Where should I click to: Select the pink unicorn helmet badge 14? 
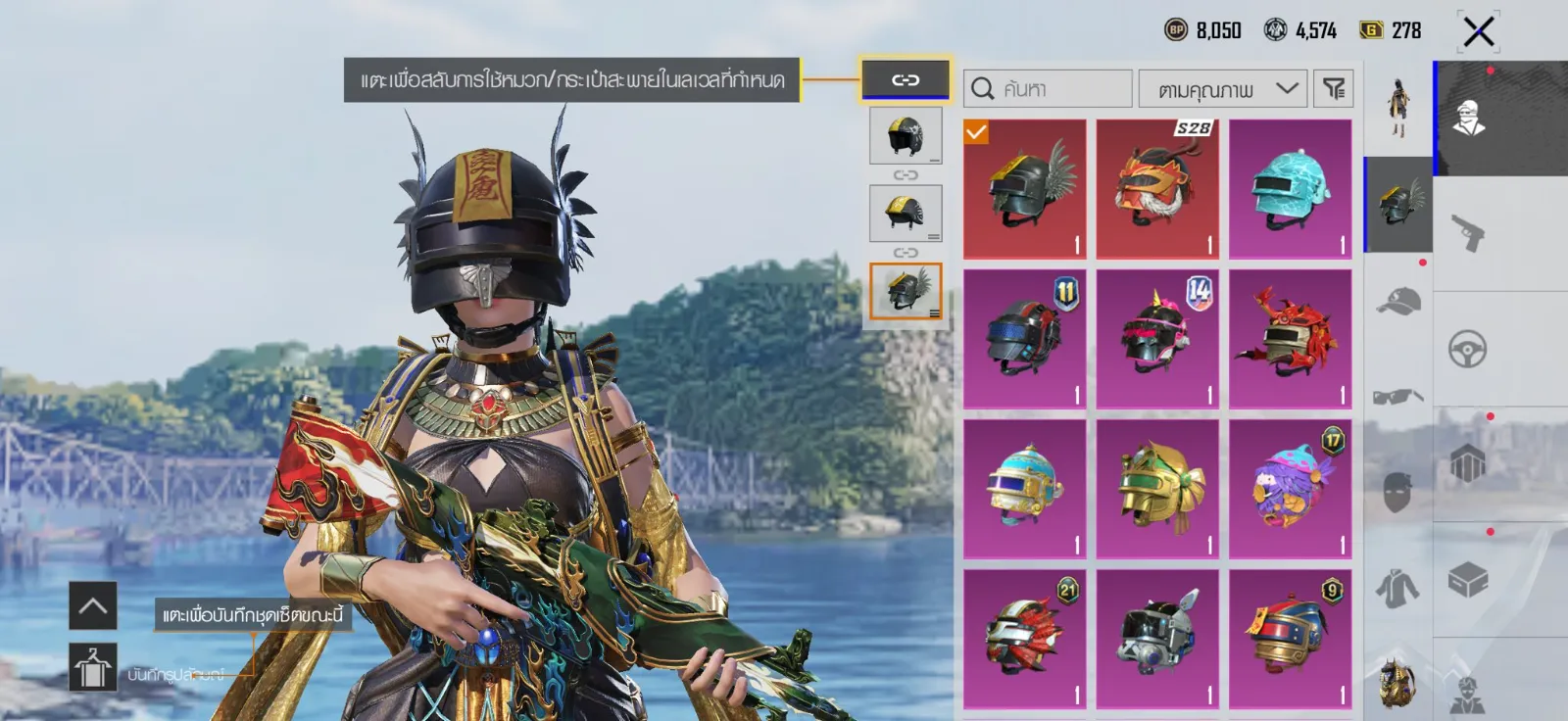click(x=1157, y=339)
